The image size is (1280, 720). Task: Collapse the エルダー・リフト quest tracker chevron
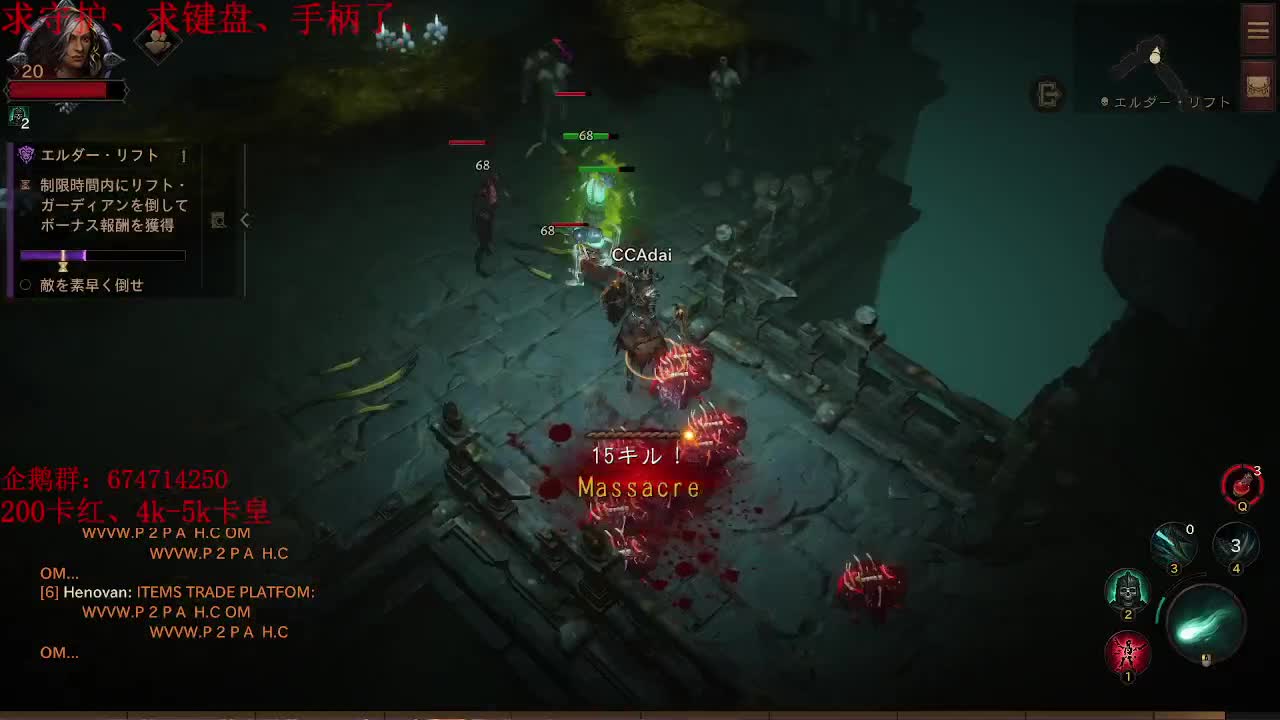[x=243, y=221]
